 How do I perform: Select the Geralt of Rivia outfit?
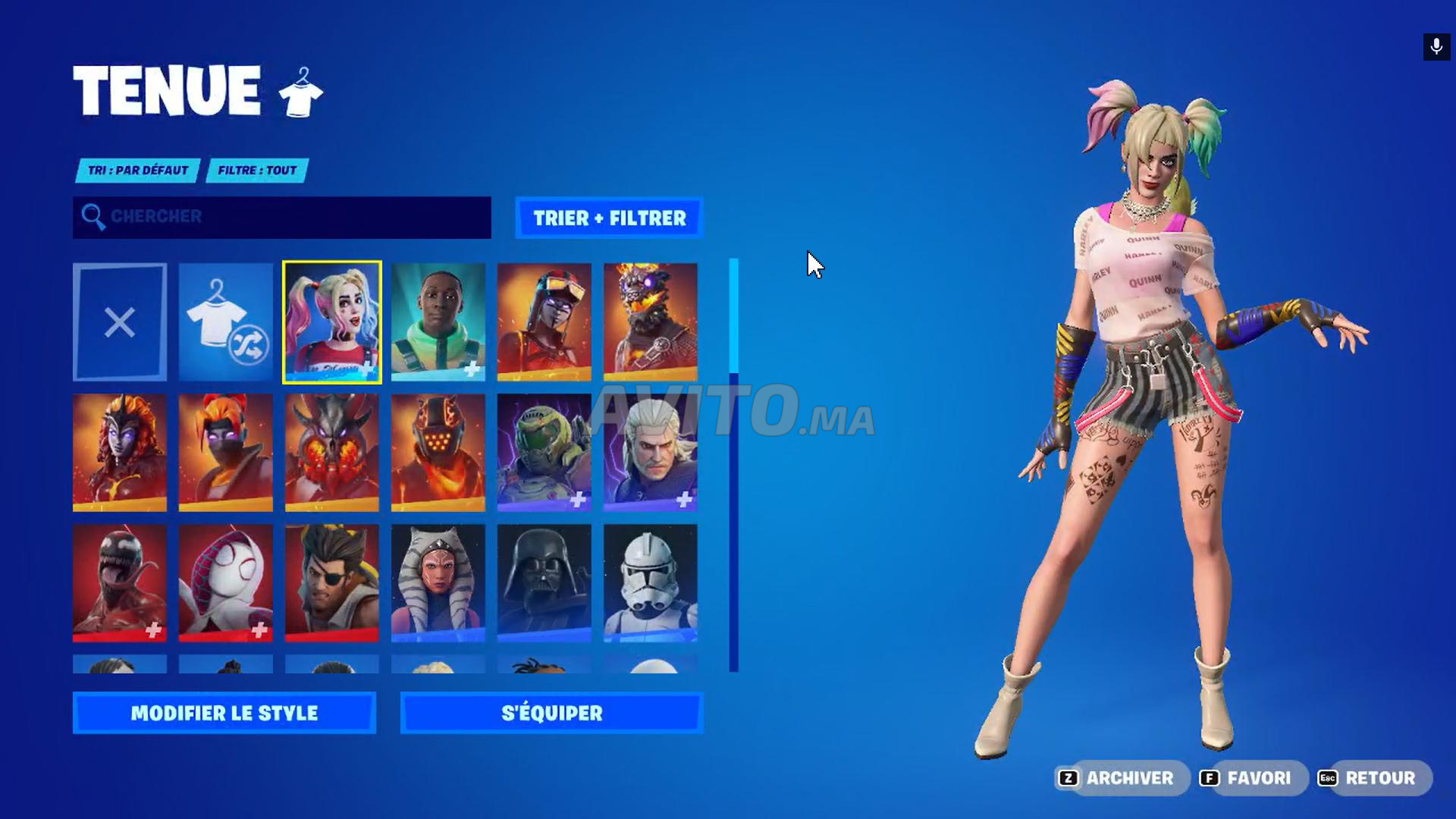(651, 452)
